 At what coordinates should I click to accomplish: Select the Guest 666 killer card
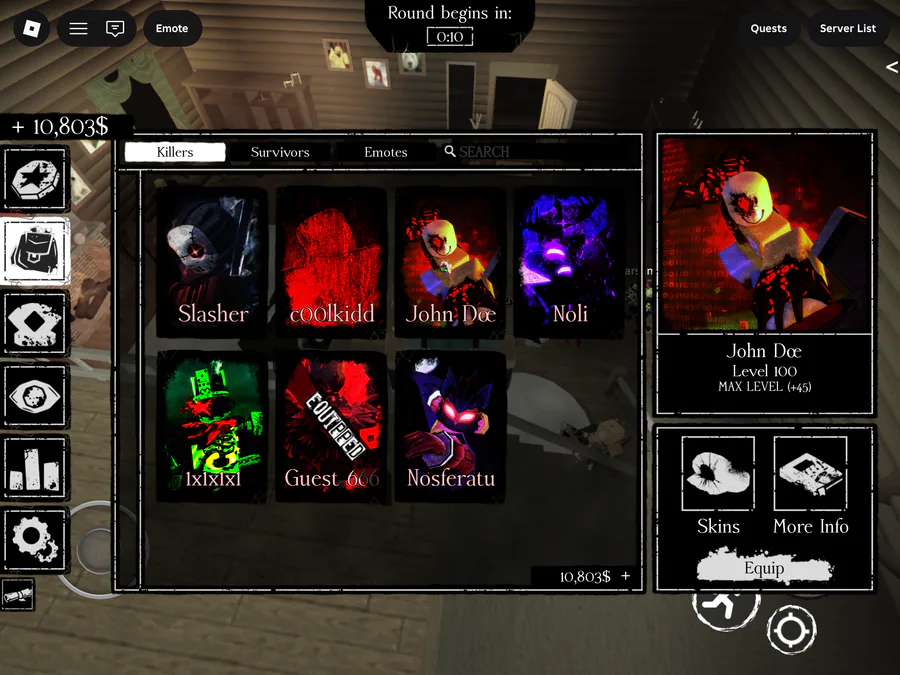point(331,427)
